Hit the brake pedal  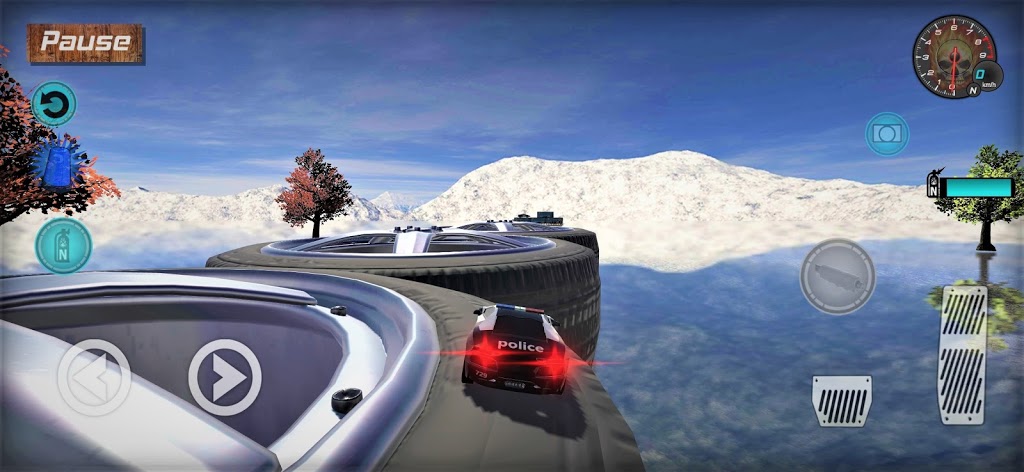tap(841, 401)
